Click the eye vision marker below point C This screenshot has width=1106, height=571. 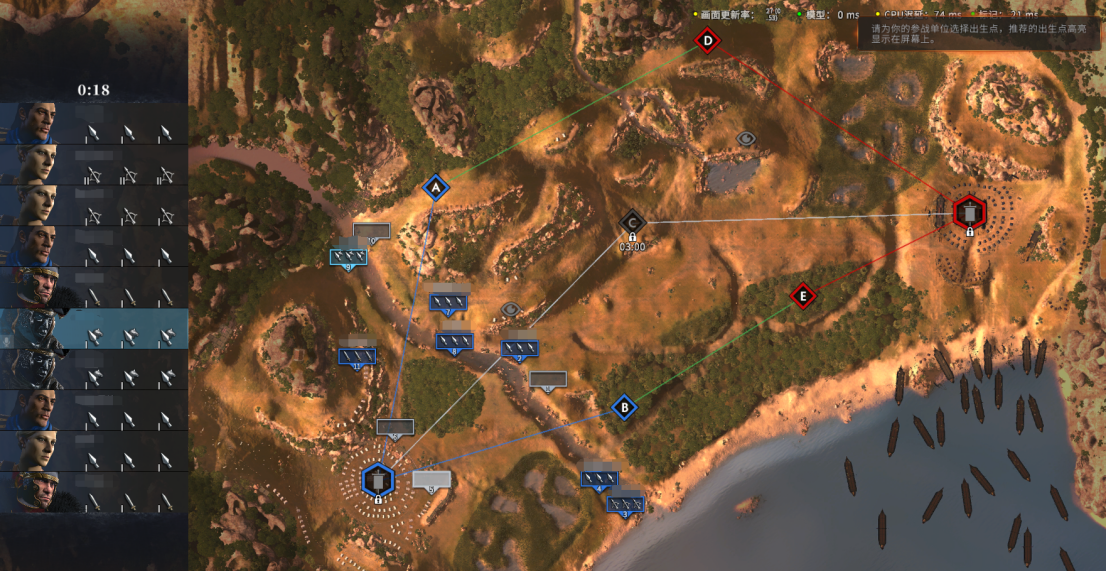tap(510, 310)
